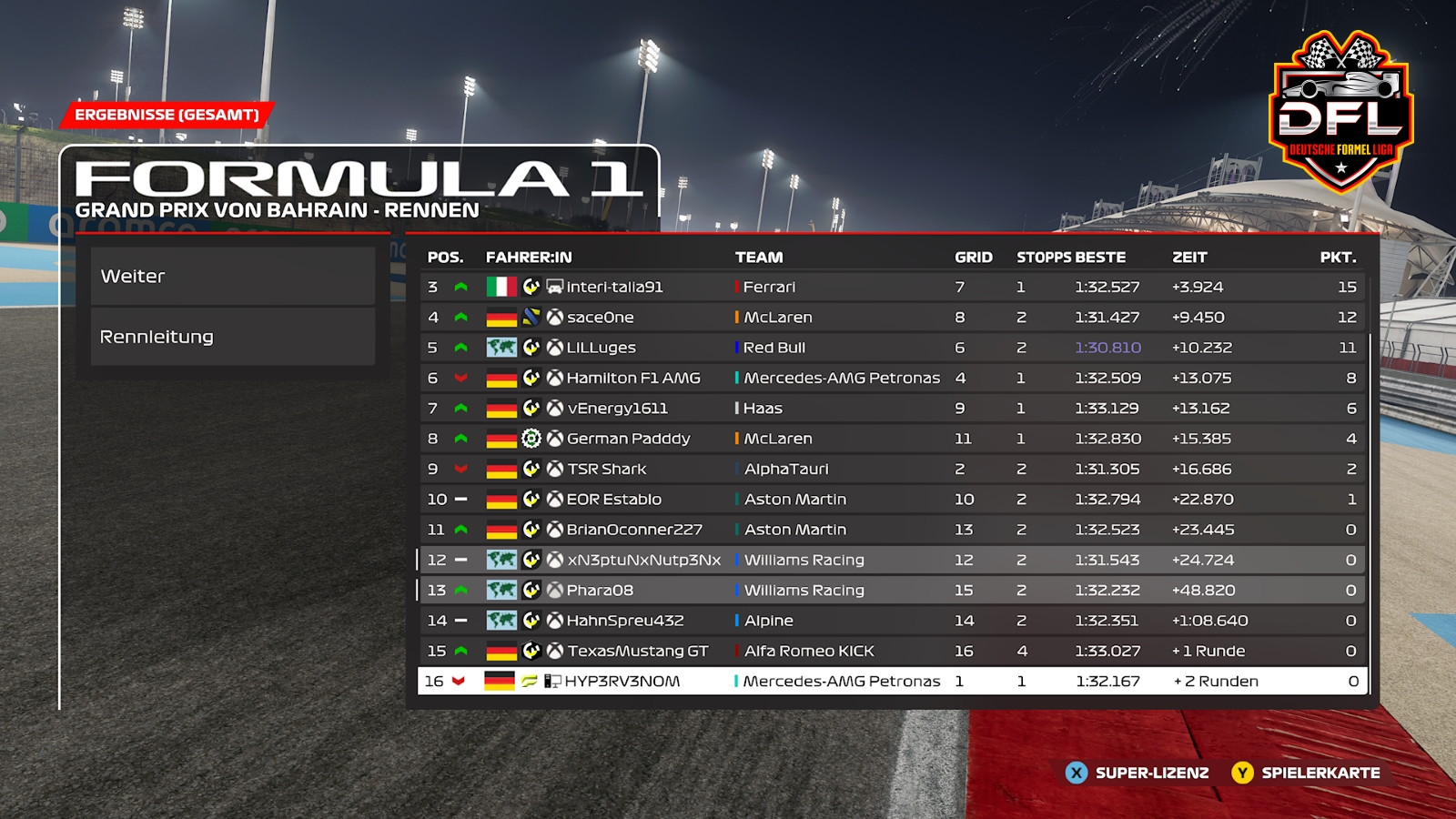Select TexasMustang GT driver row
Viewport: 1456px width, 819px height.
pyautogui.click(x=637, y=652)
